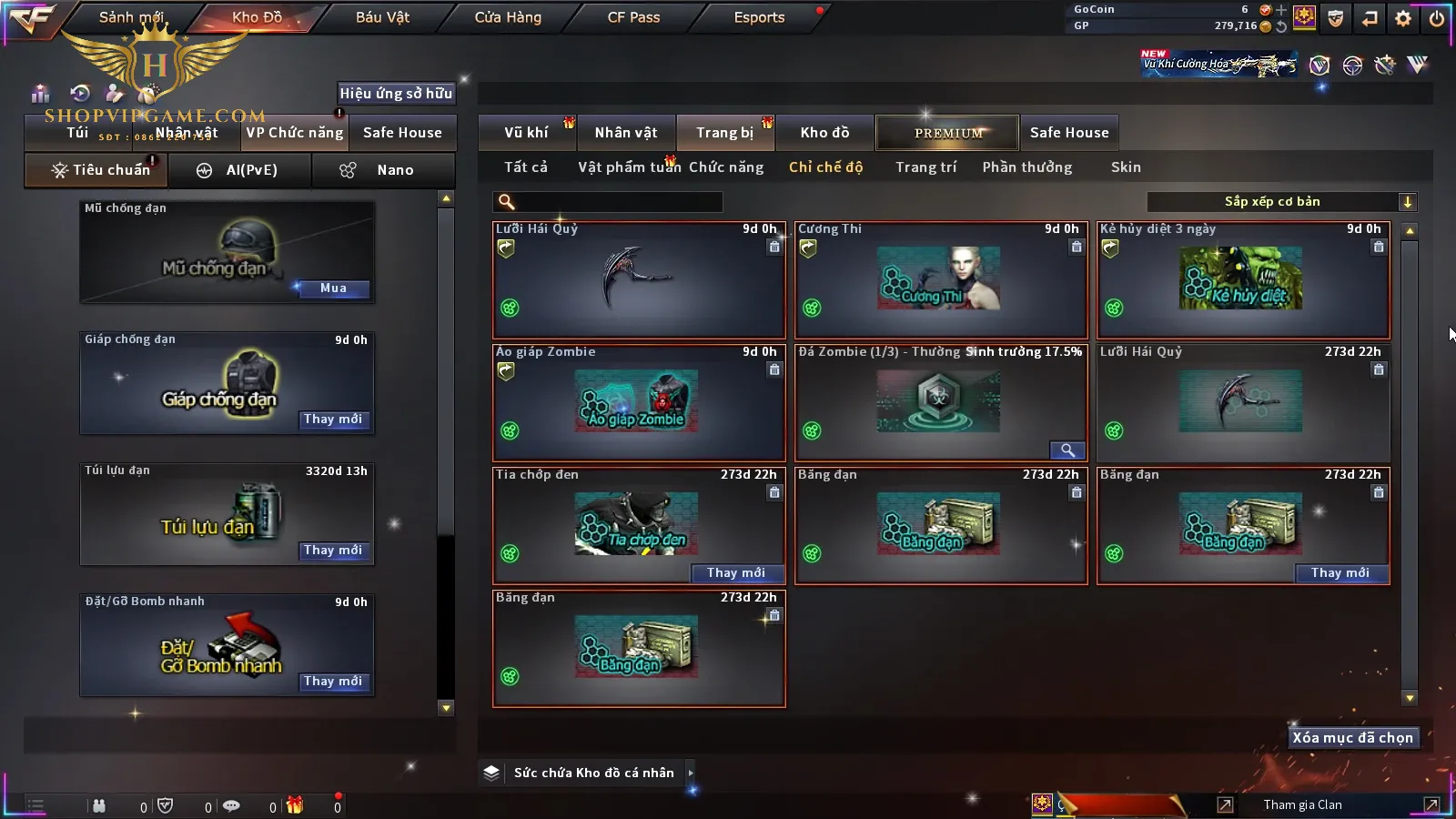Open the Esports menu
The height and width of the screenshot is (819, 1456).
(759, 17)
